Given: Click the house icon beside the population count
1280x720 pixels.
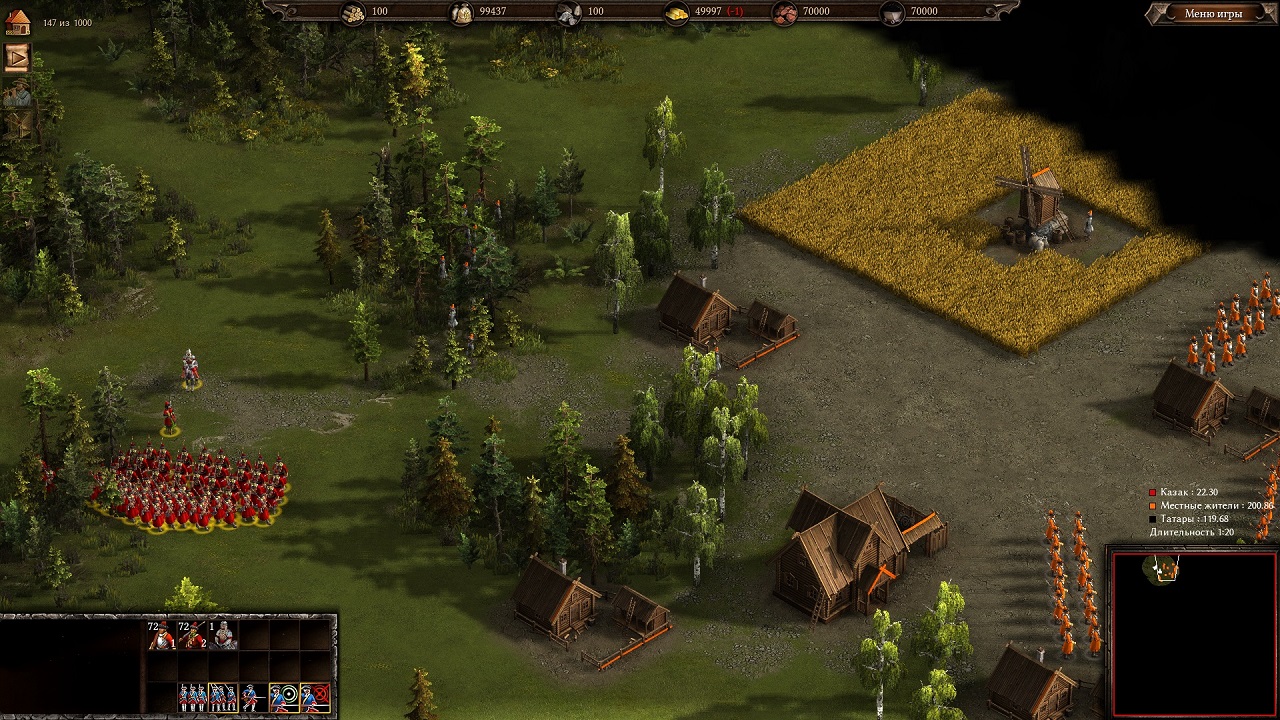Looking at the screenshot, I should [x=17, y=23].
